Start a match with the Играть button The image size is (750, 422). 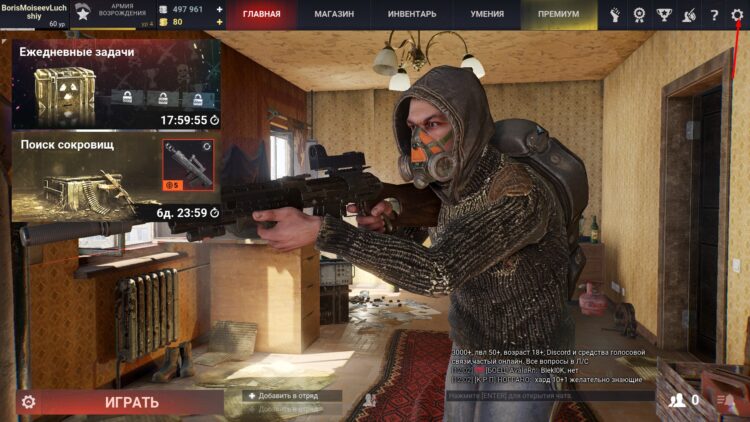click(132, 402)
